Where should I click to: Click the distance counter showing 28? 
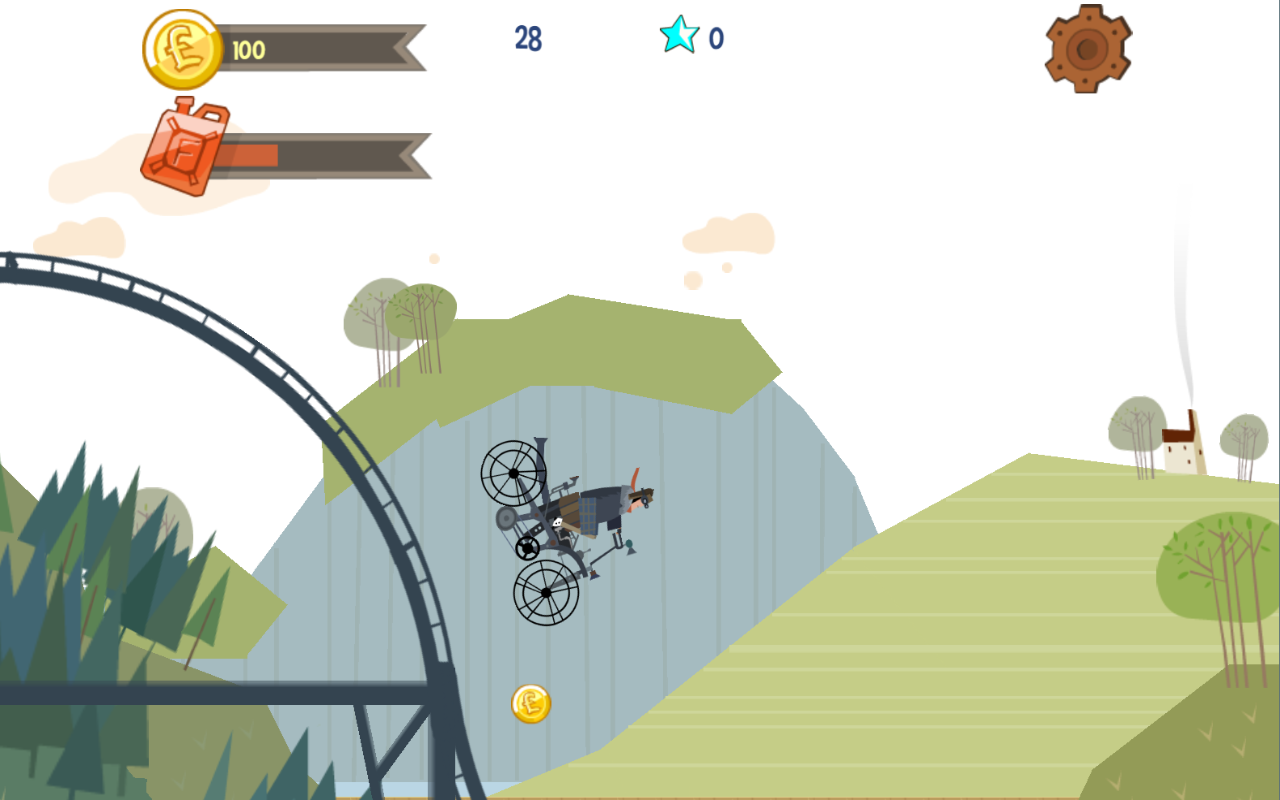tap(530, 40)
